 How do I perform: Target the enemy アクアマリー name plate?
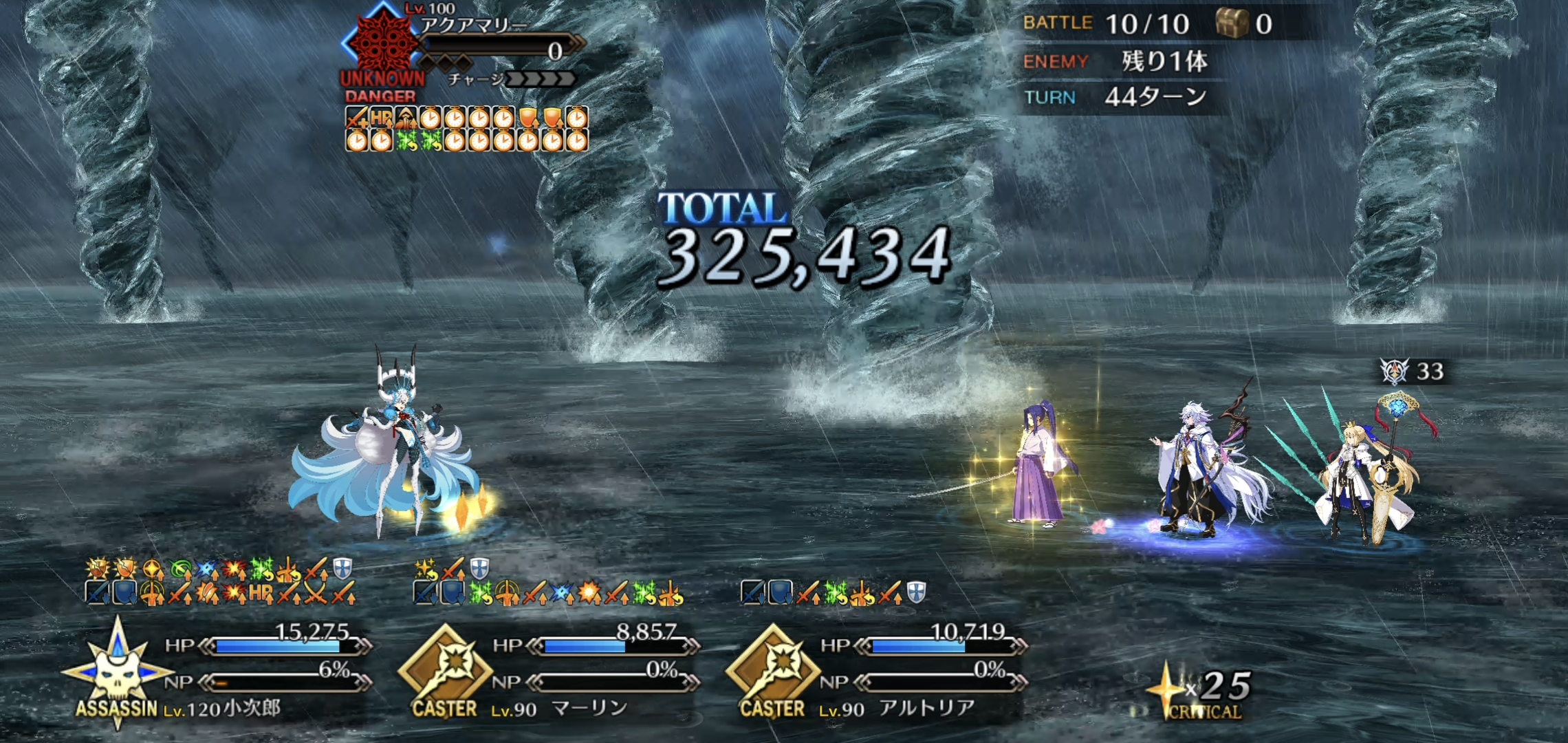point(475,26)
